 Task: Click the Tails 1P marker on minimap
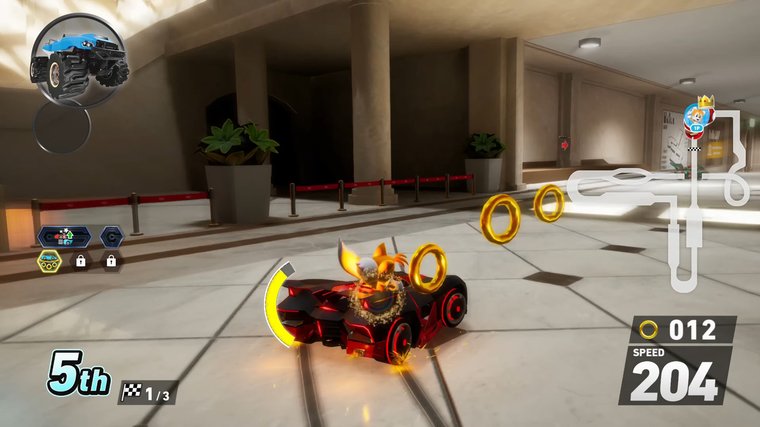click(x=696, y=120)
